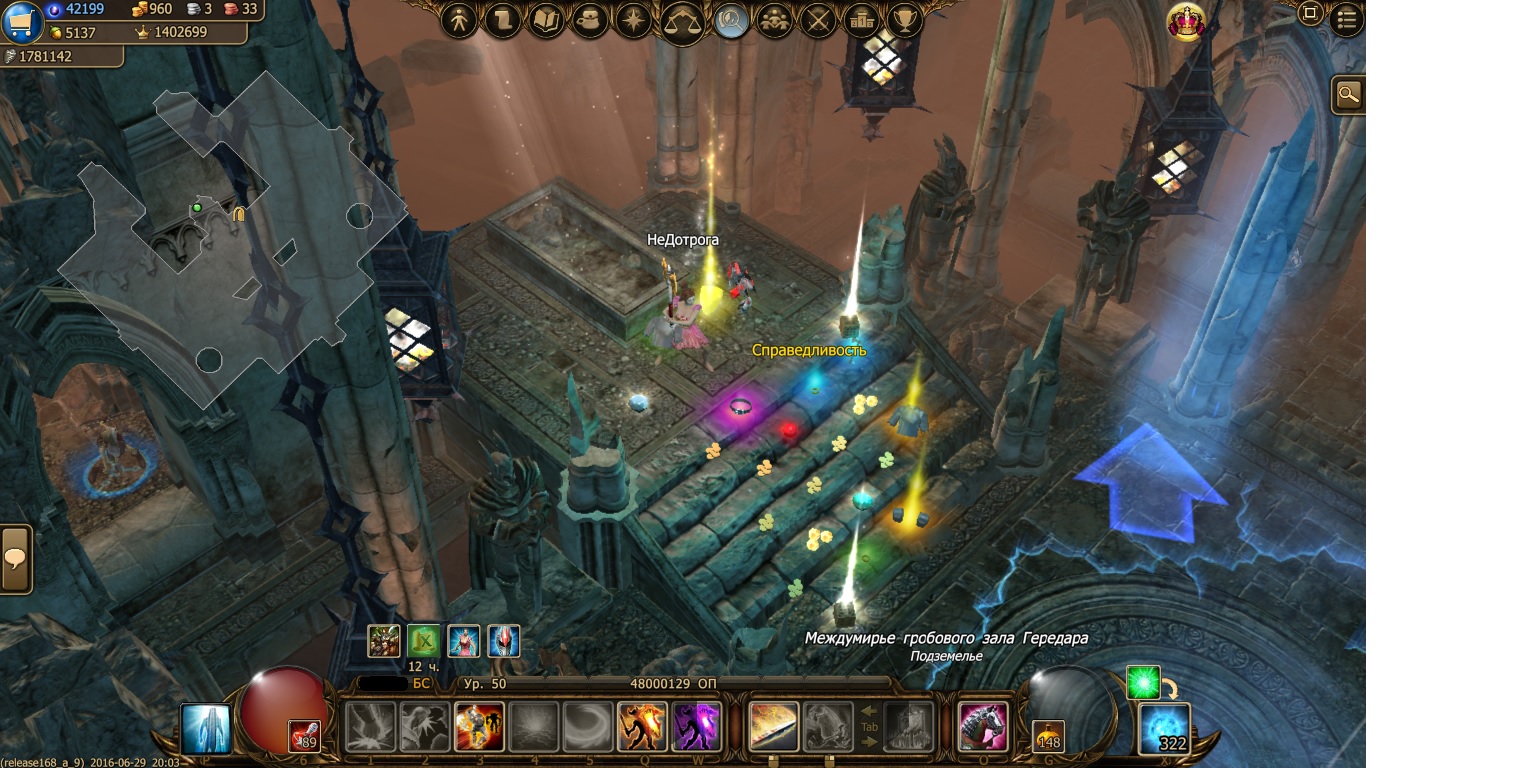The width and height of the screenshot is (1540, 768).
Task: Open the open-book menu icon
Action: 547,20
